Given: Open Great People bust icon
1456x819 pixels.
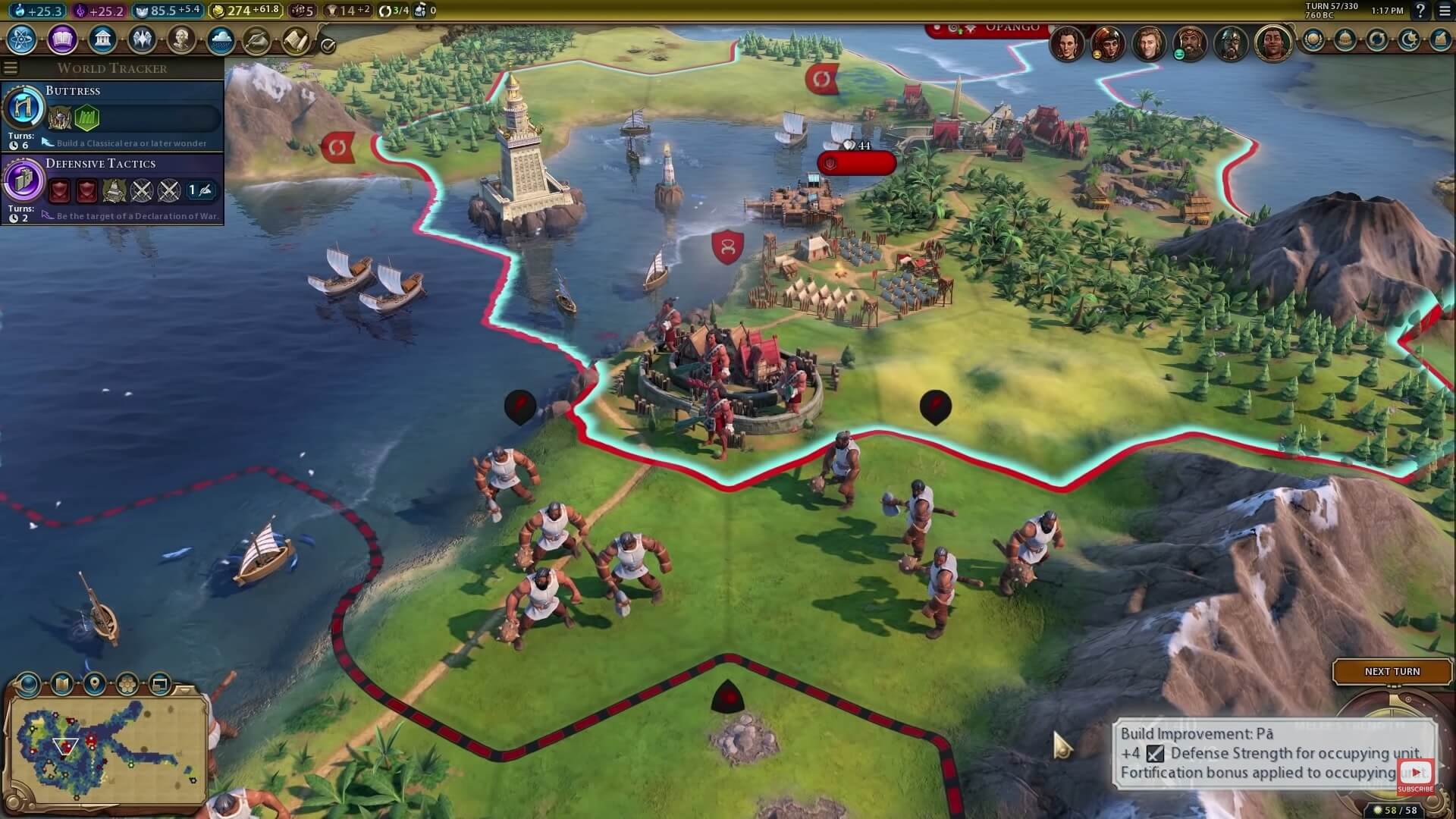Looking at the screenshot, I should pyautogui.click(x=181, y=39).
